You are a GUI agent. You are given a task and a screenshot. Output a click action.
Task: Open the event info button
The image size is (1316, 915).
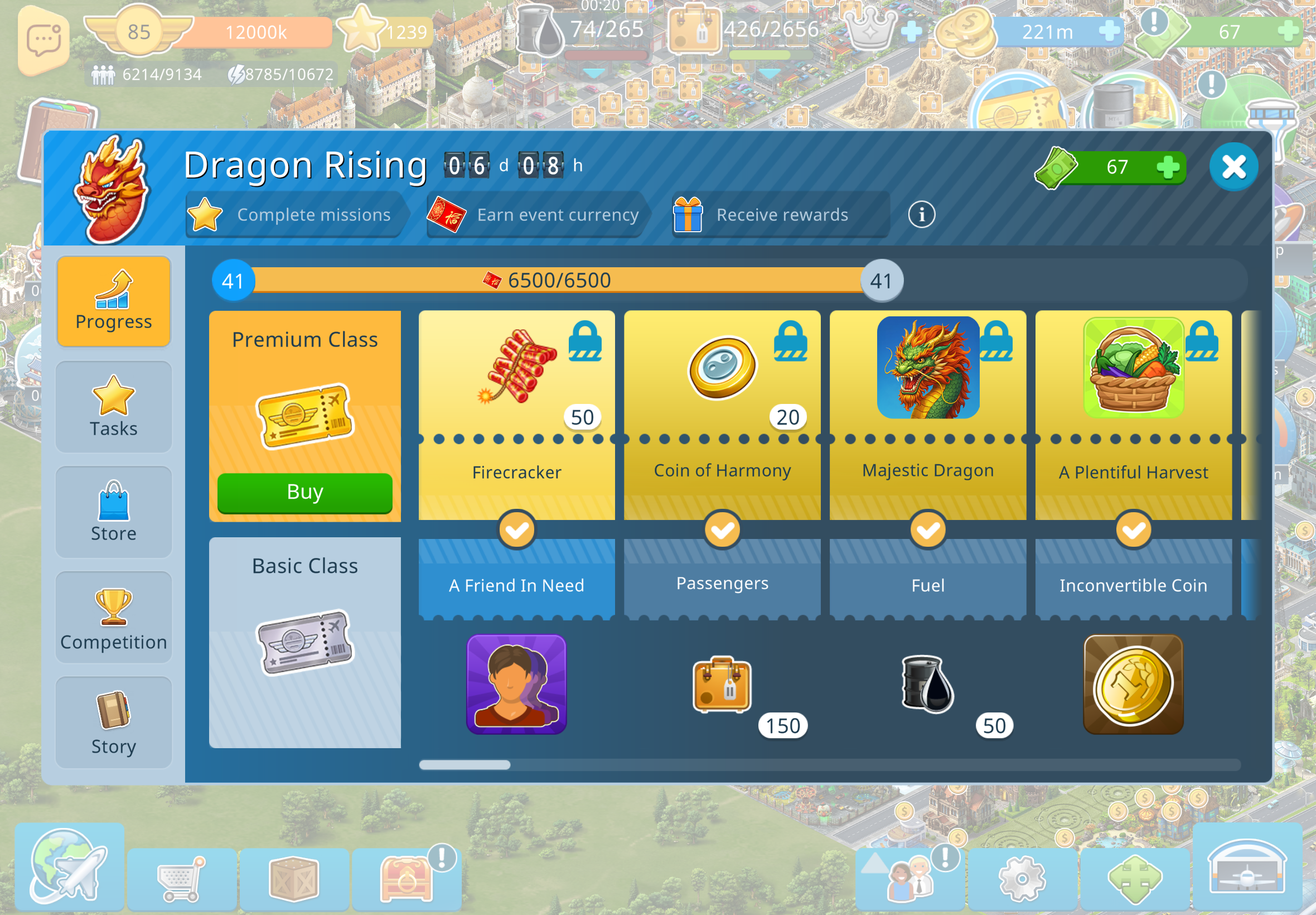pos(921,214)
